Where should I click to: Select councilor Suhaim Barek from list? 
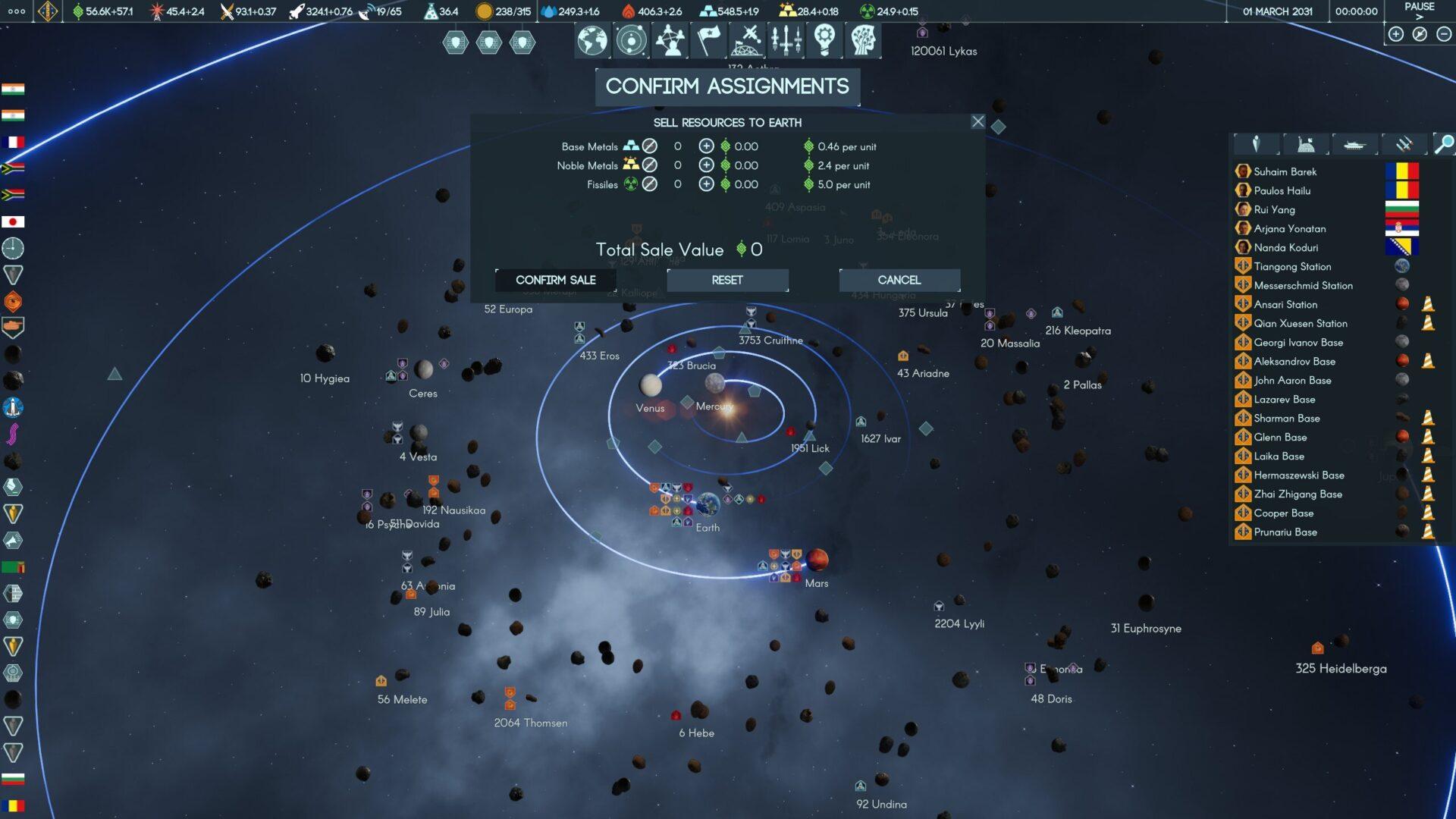[1285, 171]
